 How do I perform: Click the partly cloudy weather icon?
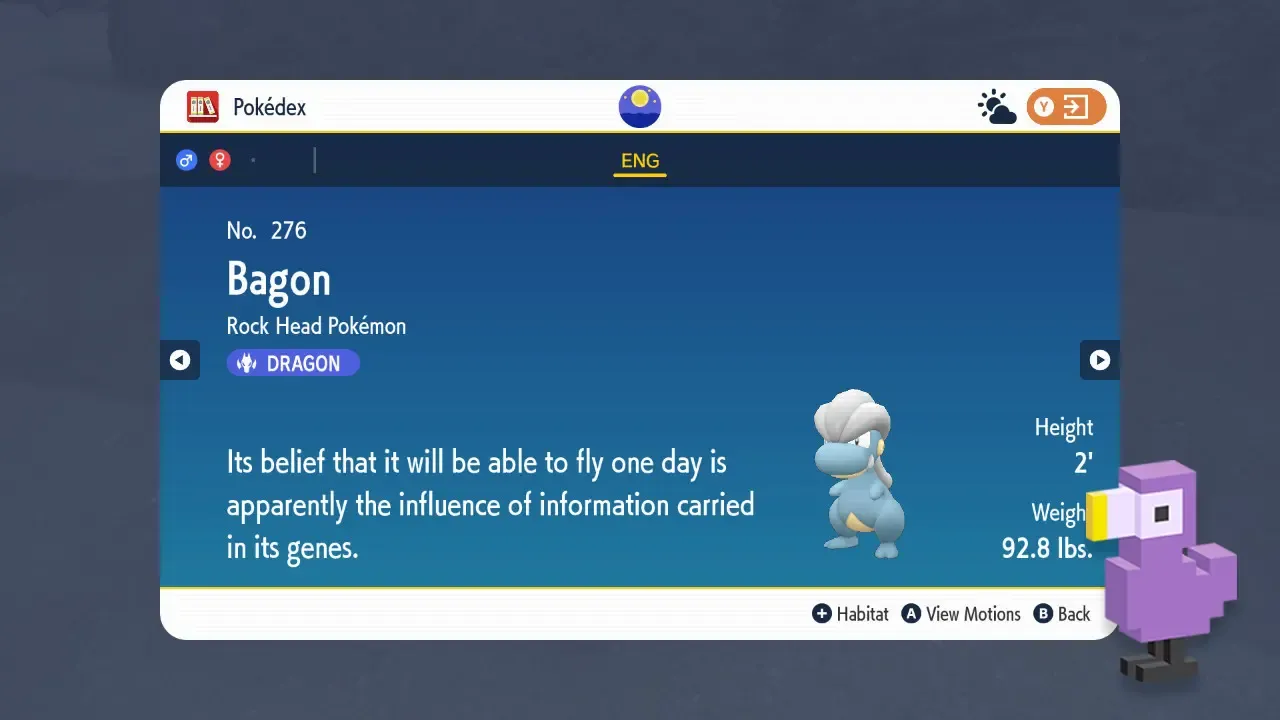tap(995, 106)
